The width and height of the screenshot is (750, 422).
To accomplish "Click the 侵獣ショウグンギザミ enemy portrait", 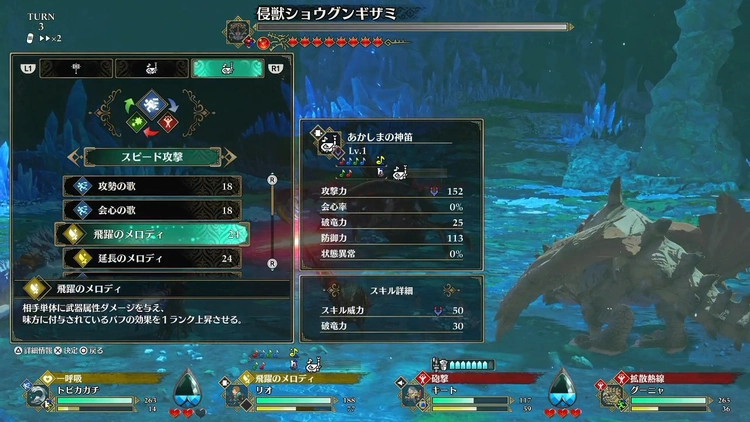I will [239, 31].
